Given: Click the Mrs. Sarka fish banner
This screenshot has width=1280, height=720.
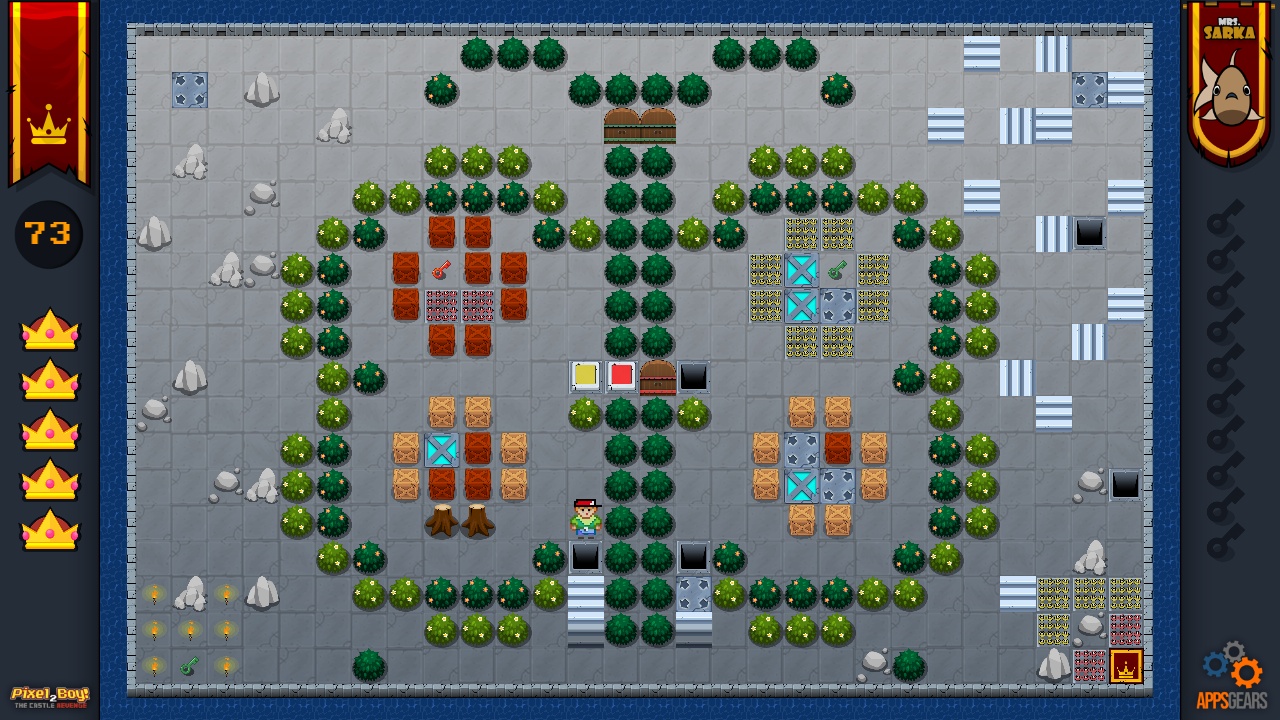Looking at the screenshot, I should (x=1229, y=72).
